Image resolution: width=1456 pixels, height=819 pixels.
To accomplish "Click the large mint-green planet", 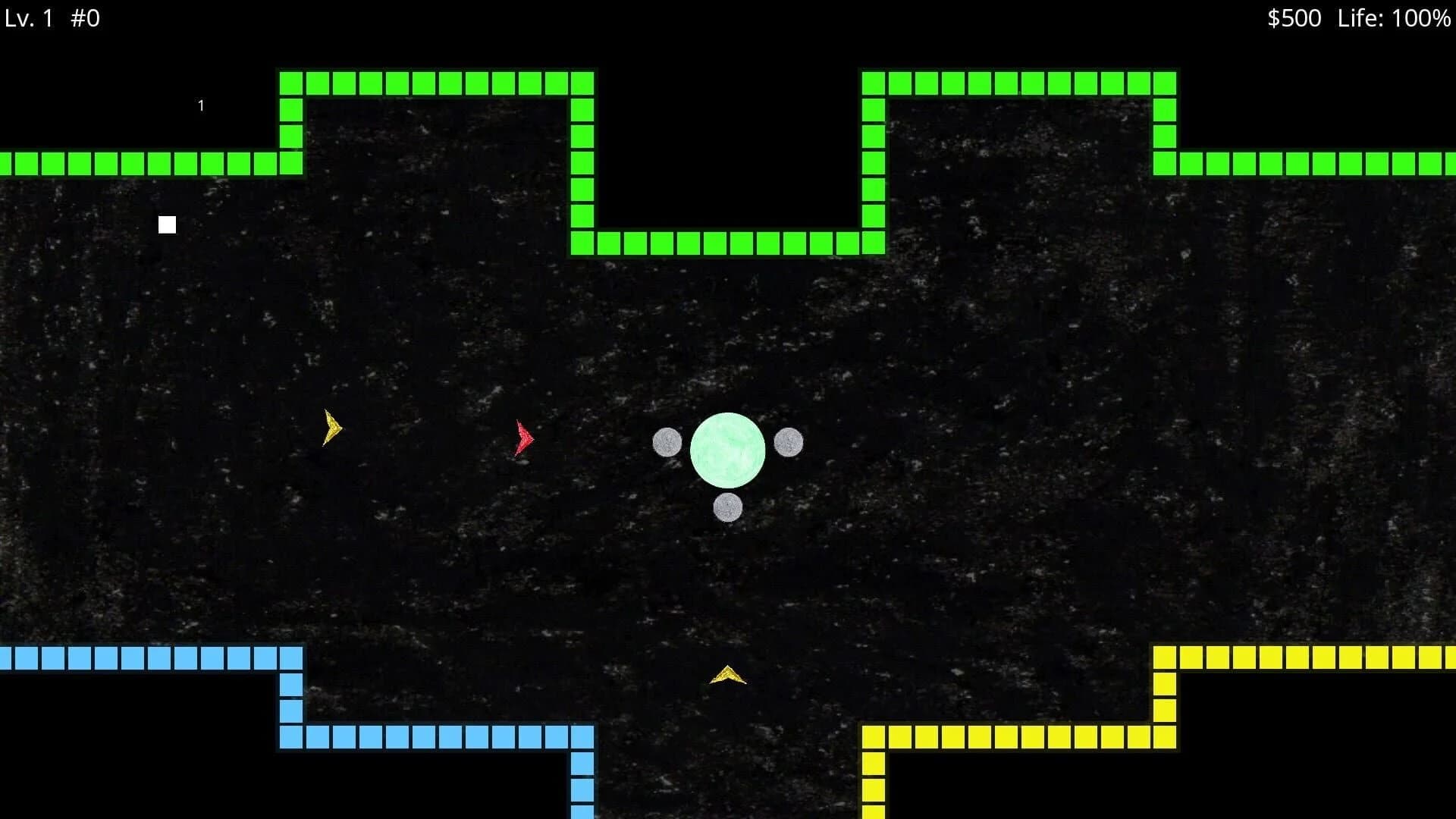I will (x=730, y=449).
